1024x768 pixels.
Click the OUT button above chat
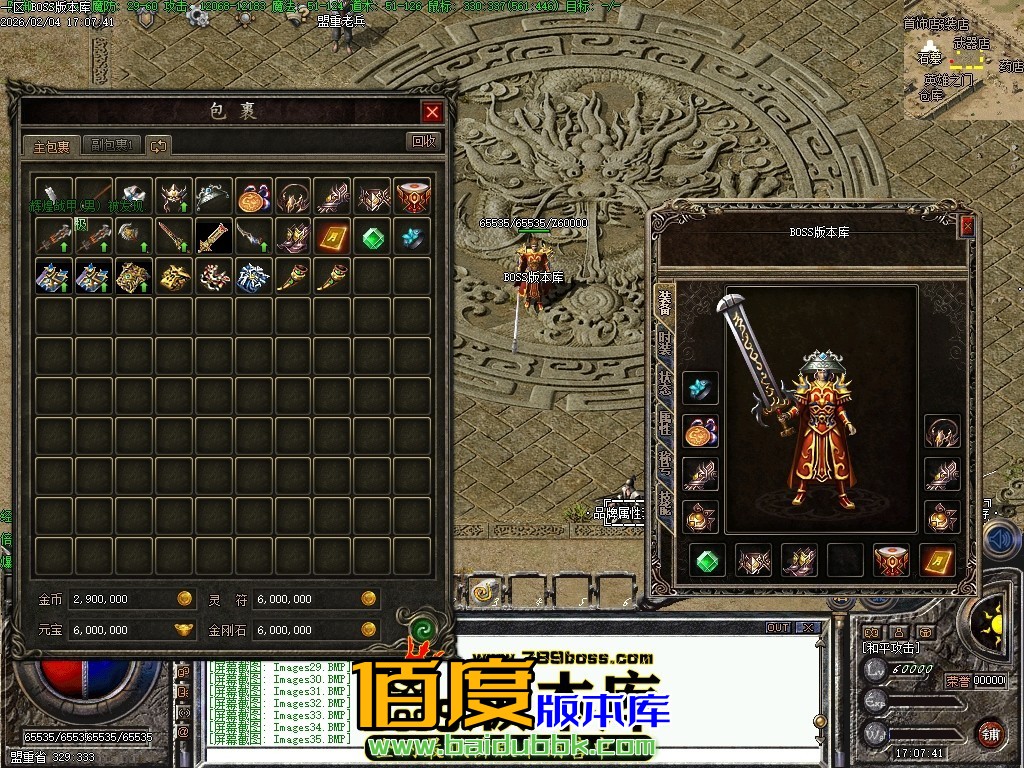tap(778, 628)
